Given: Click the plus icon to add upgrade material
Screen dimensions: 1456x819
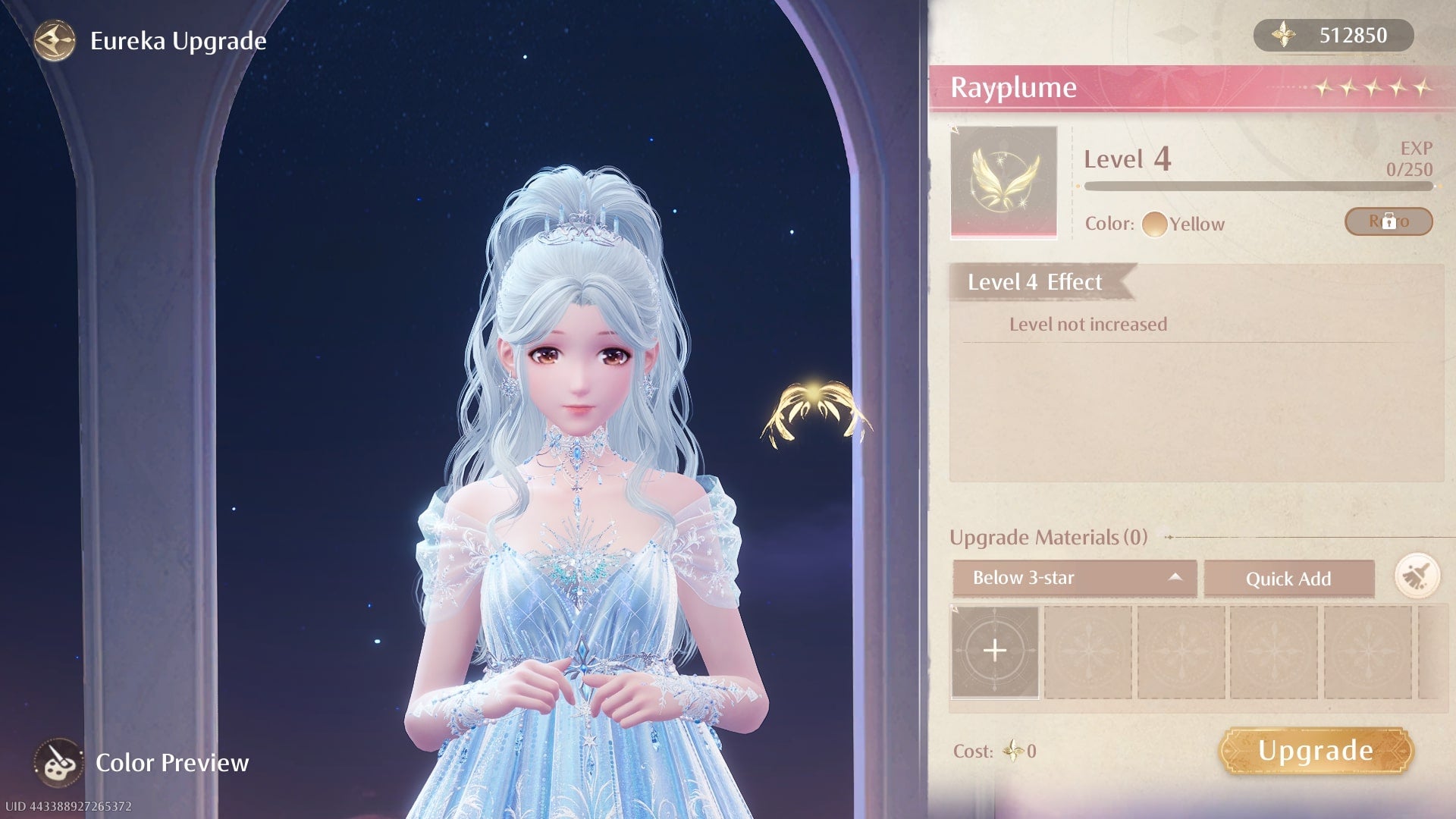Looking at the screenshot, I should coord(994,651).
